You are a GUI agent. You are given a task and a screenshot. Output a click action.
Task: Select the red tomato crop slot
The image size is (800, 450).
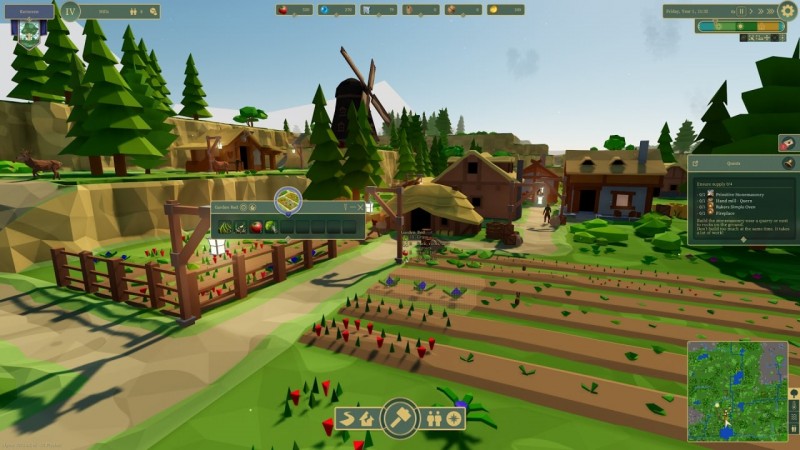pyautogui.click(x=256, y=226)
